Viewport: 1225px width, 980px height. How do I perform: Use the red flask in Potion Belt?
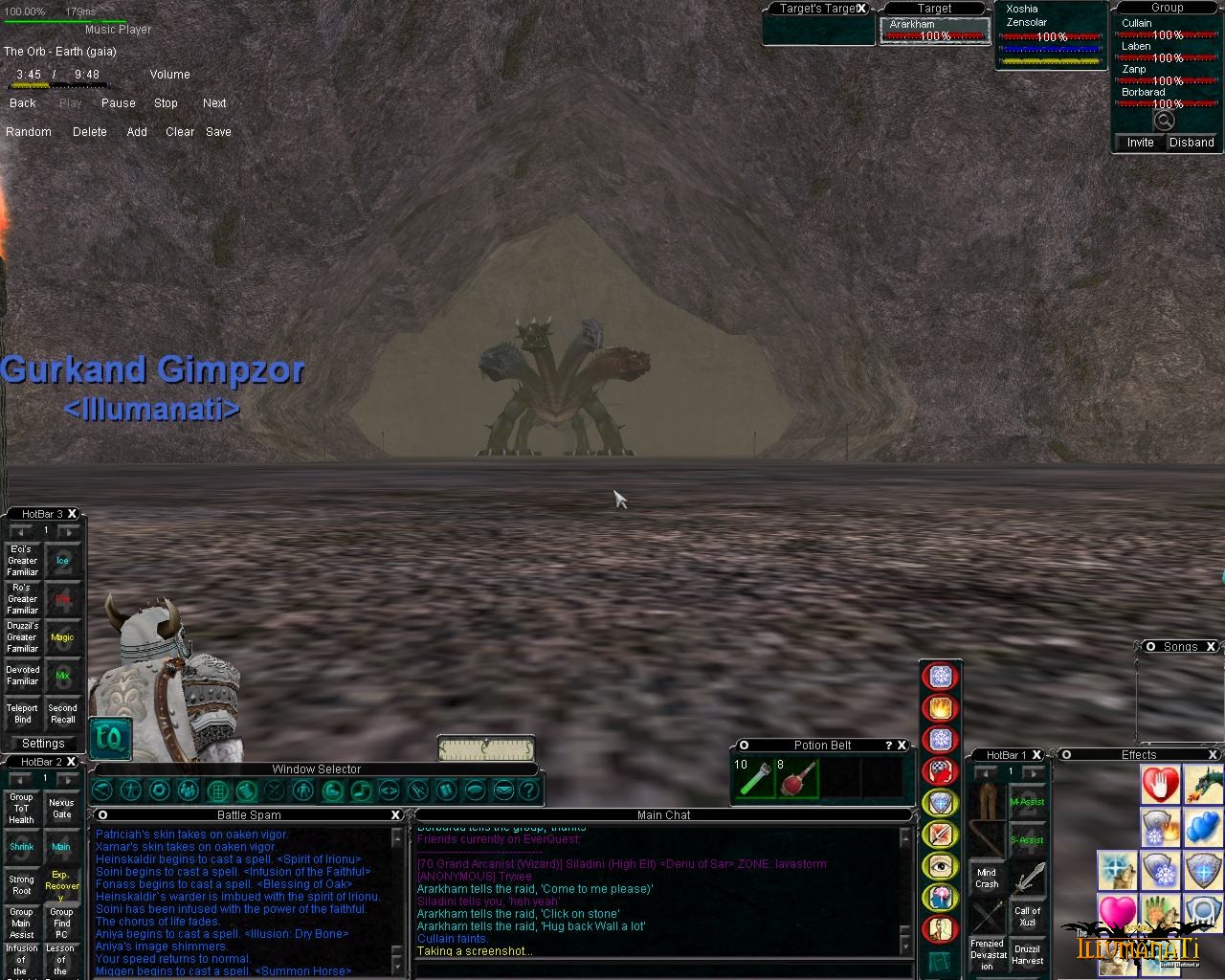coord(796,778)
